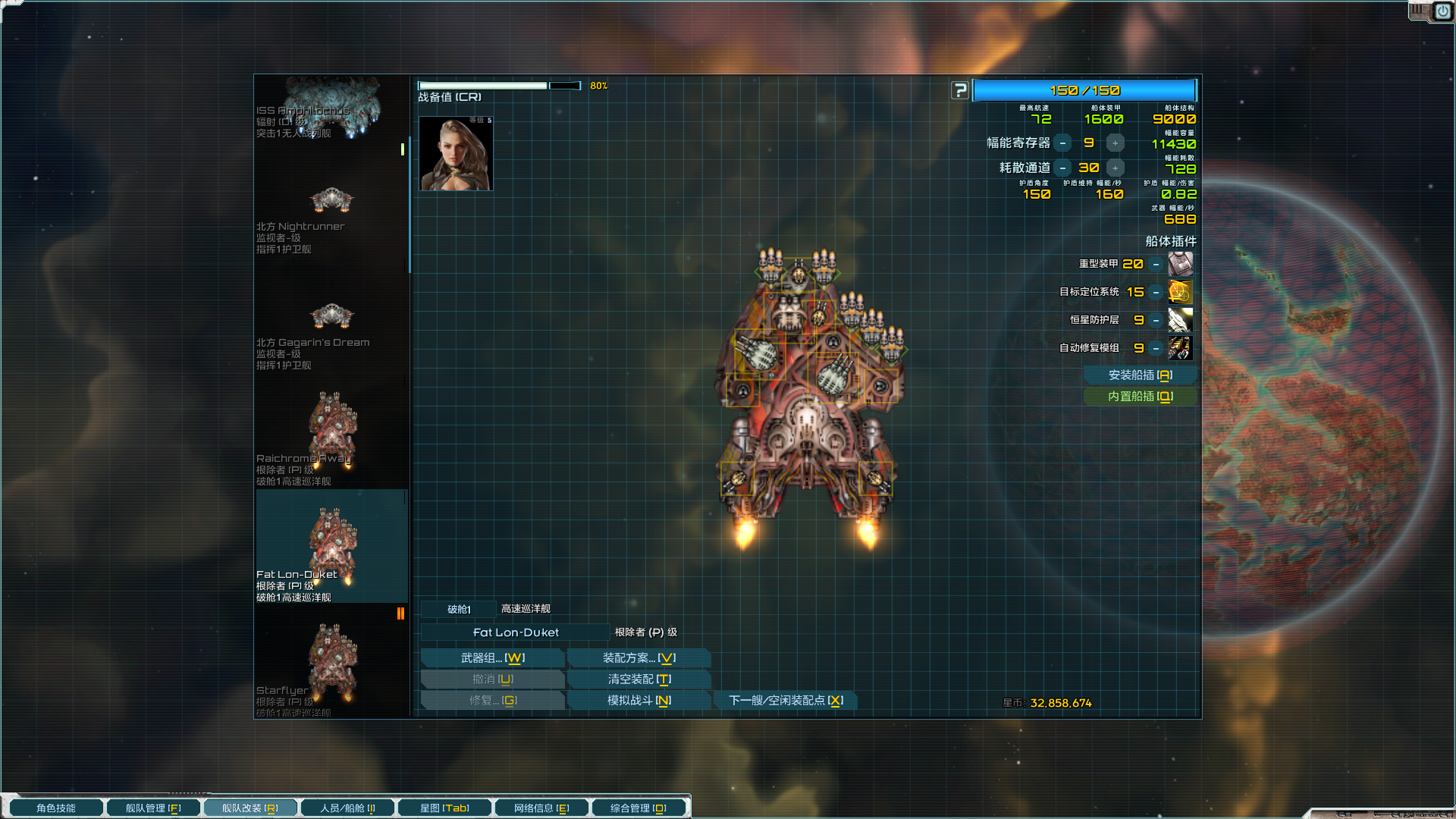Viewport: 1456px width, 819px height.
Task: Select the 内置船插 built-in hullmods button
Action: pyautogui.click(x=1140, y=397)
